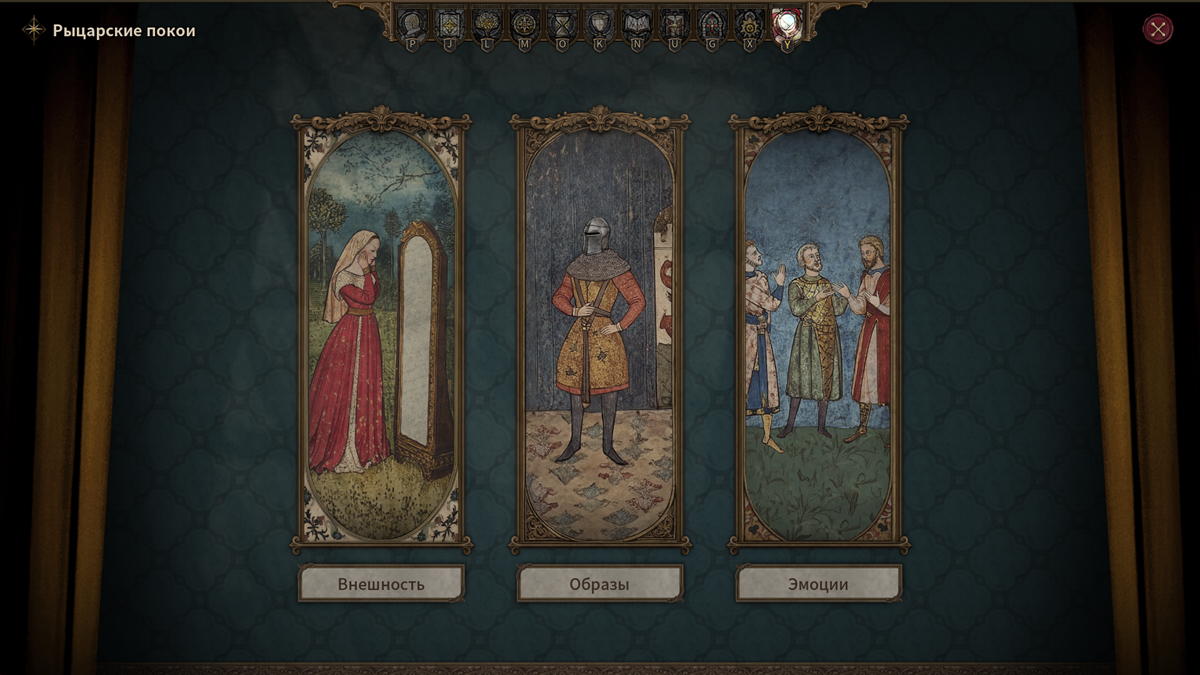Open the shield tab
This screenshot has height=675, width=1200.
600,23
